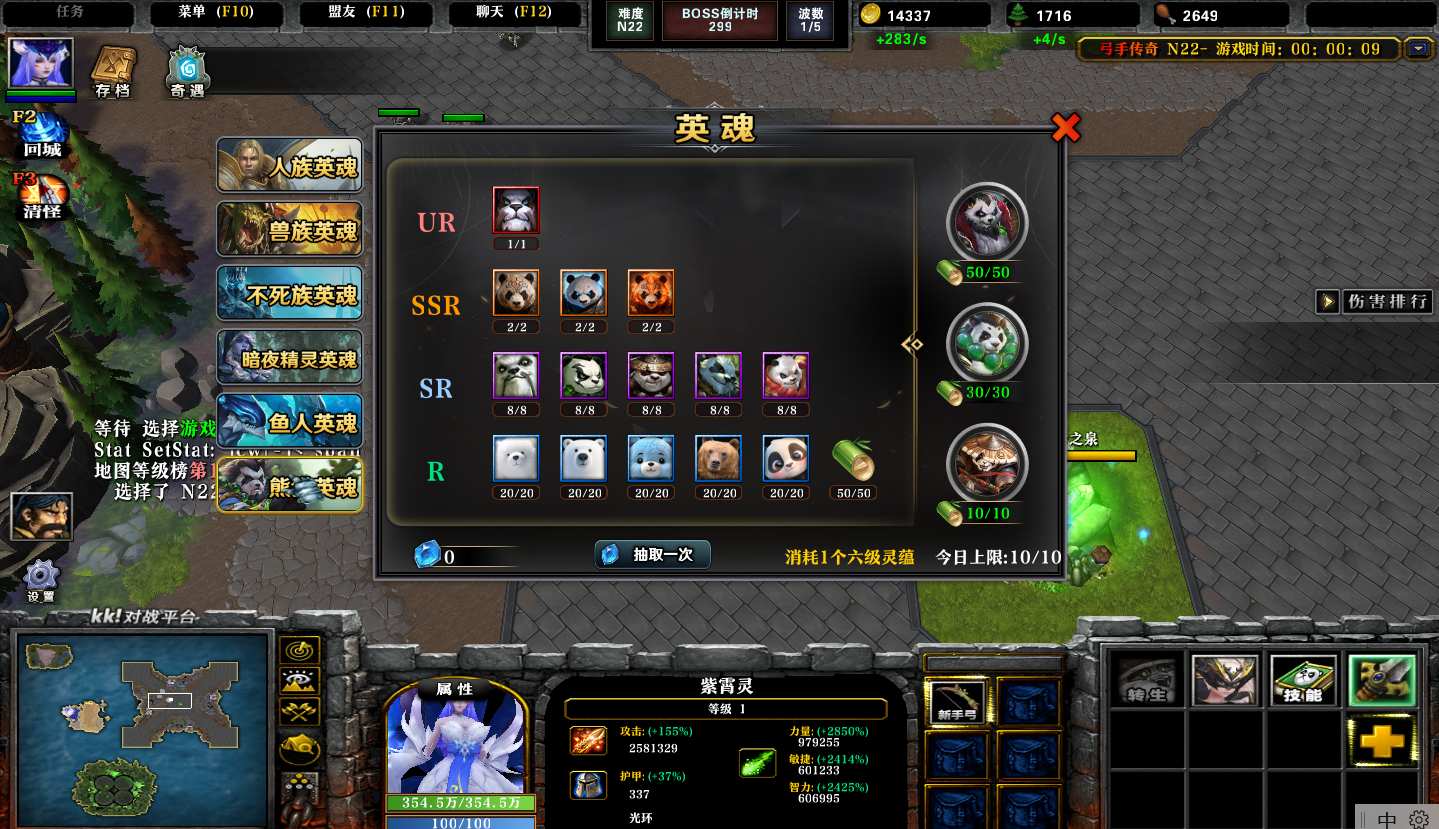Open the 菜单 (F10) menu
Screen dimensions: 1439x829
point(216,13)
